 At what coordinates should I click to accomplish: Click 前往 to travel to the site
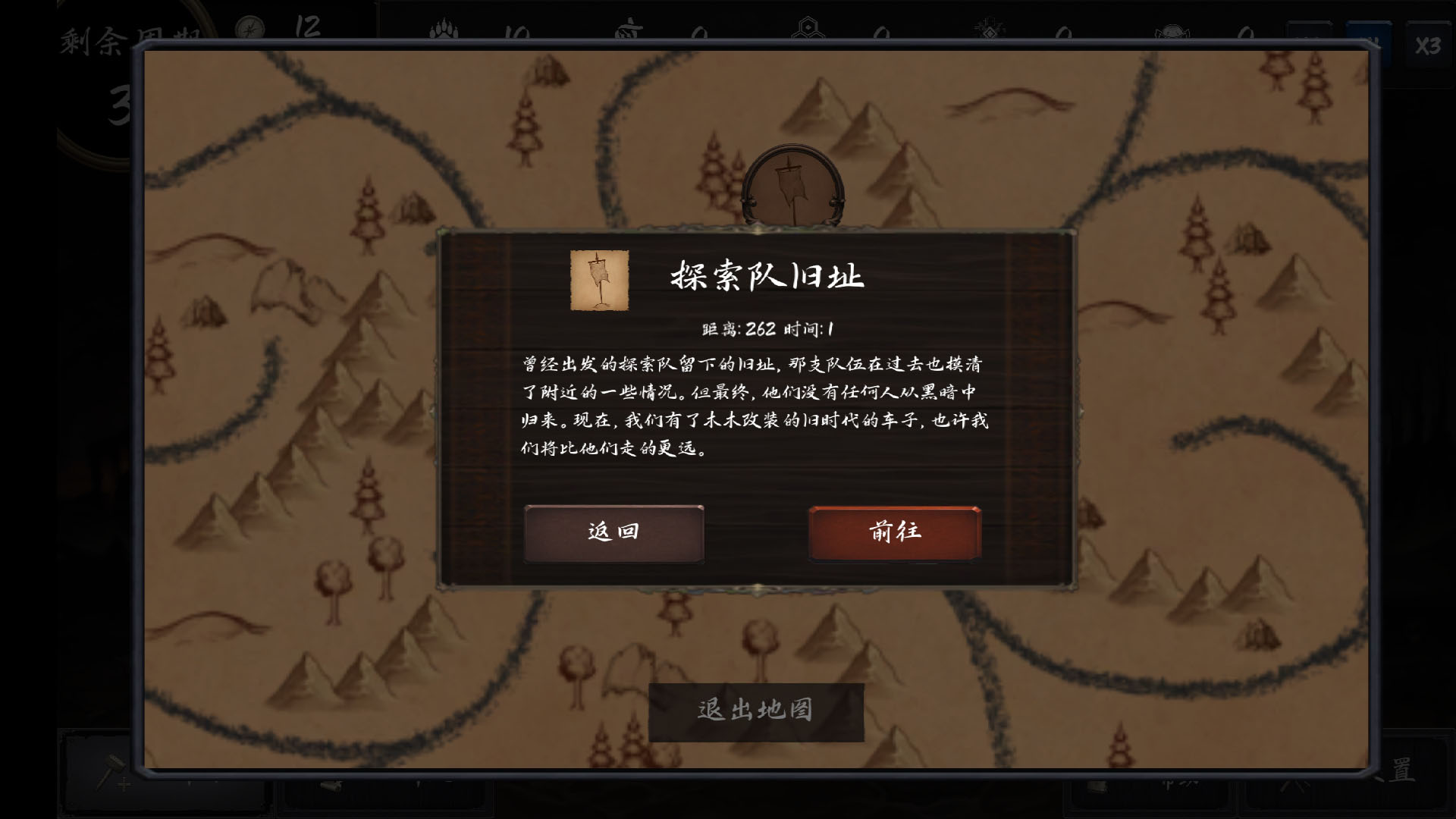(x=895, y=533)
